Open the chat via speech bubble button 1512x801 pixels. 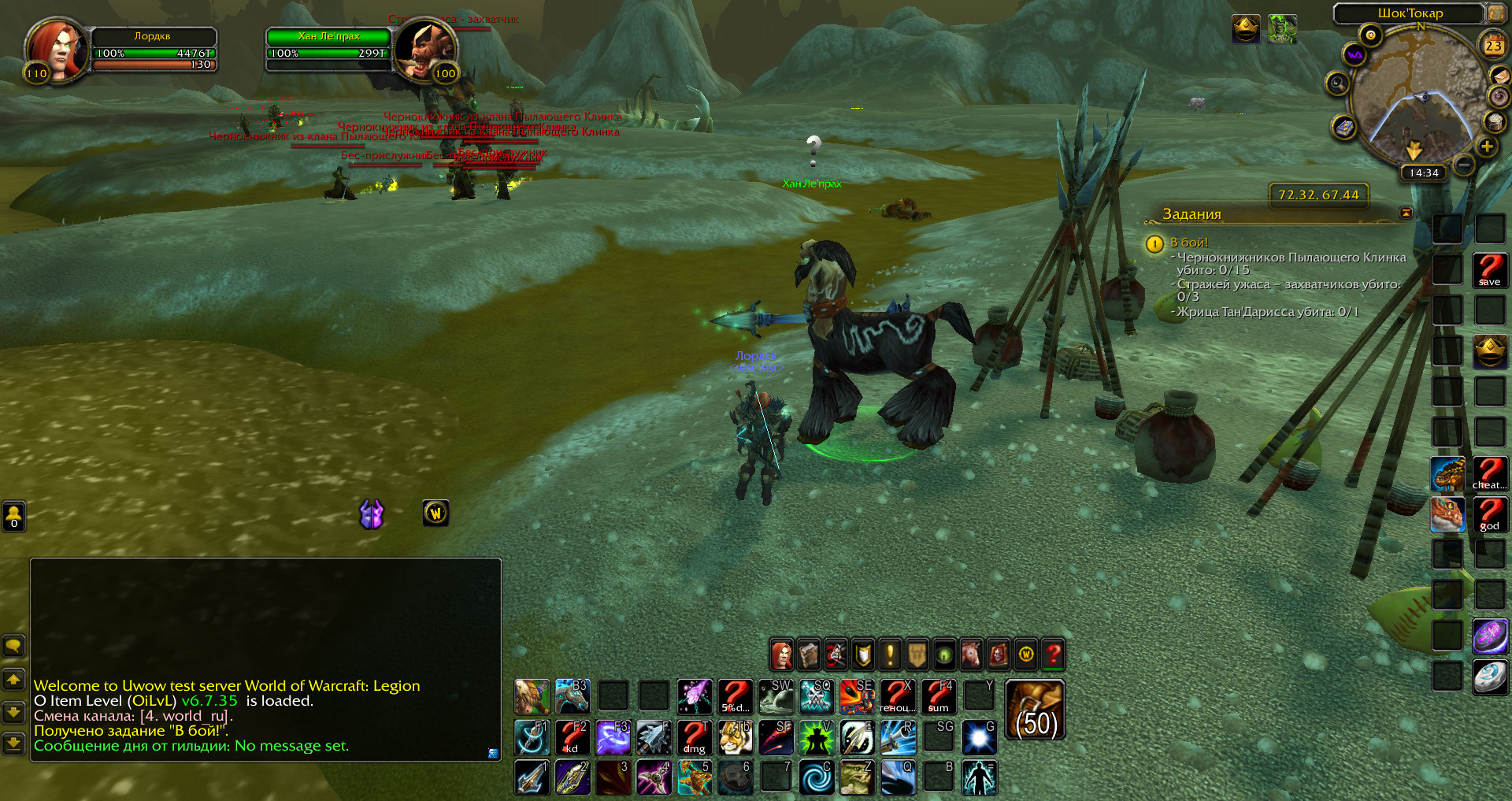[13, 647]
